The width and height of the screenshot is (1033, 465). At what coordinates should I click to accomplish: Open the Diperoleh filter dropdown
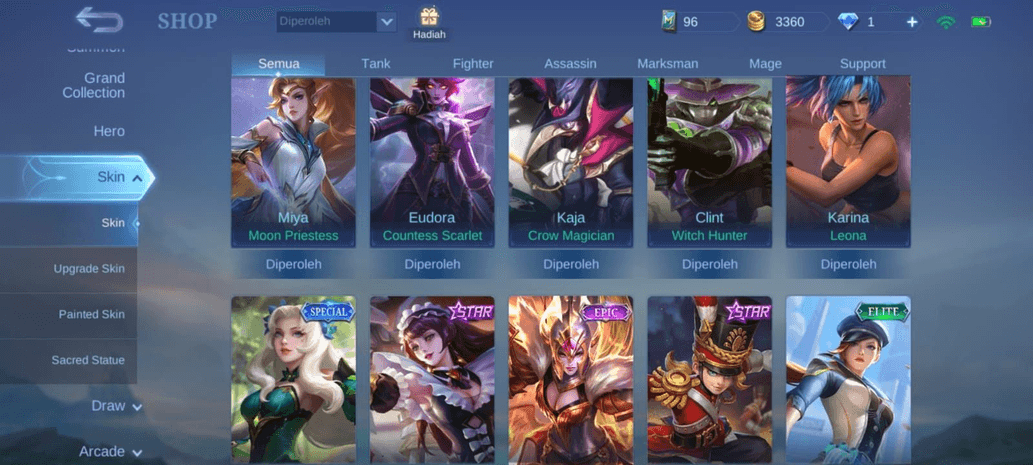click(x=336, y=21)
